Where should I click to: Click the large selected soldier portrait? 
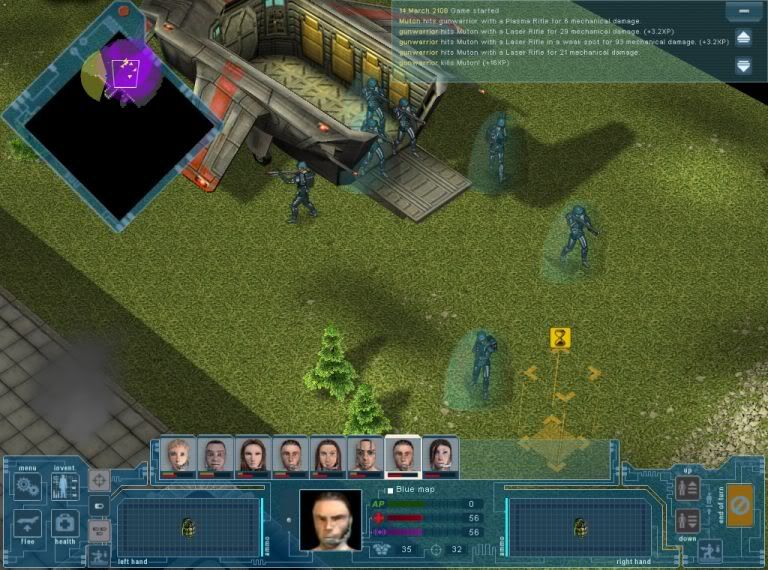pyautogui.click(x=330, y=519)
